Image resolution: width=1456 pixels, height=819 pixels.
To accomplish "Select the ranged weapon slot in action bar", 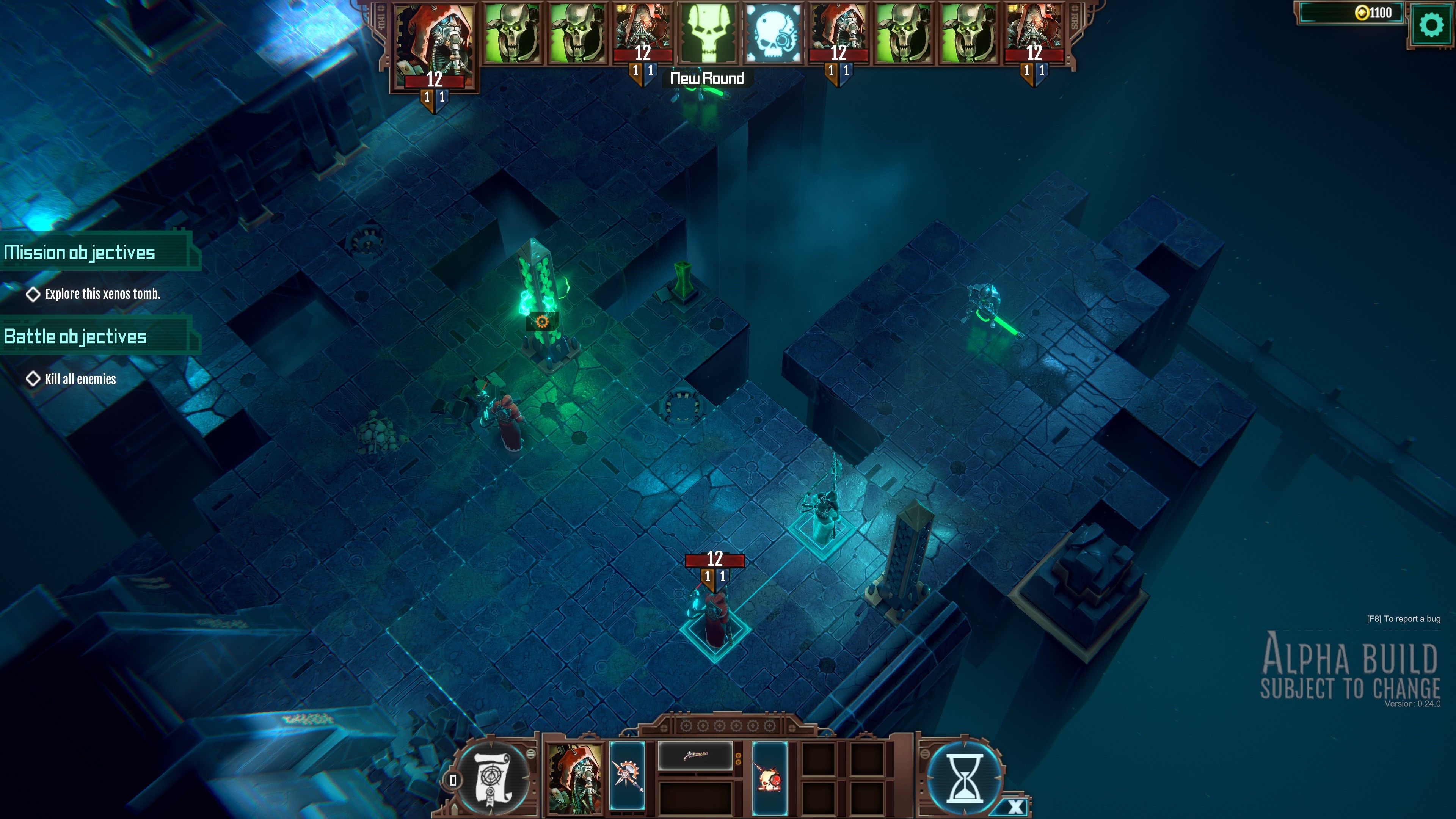I will 695,755.
